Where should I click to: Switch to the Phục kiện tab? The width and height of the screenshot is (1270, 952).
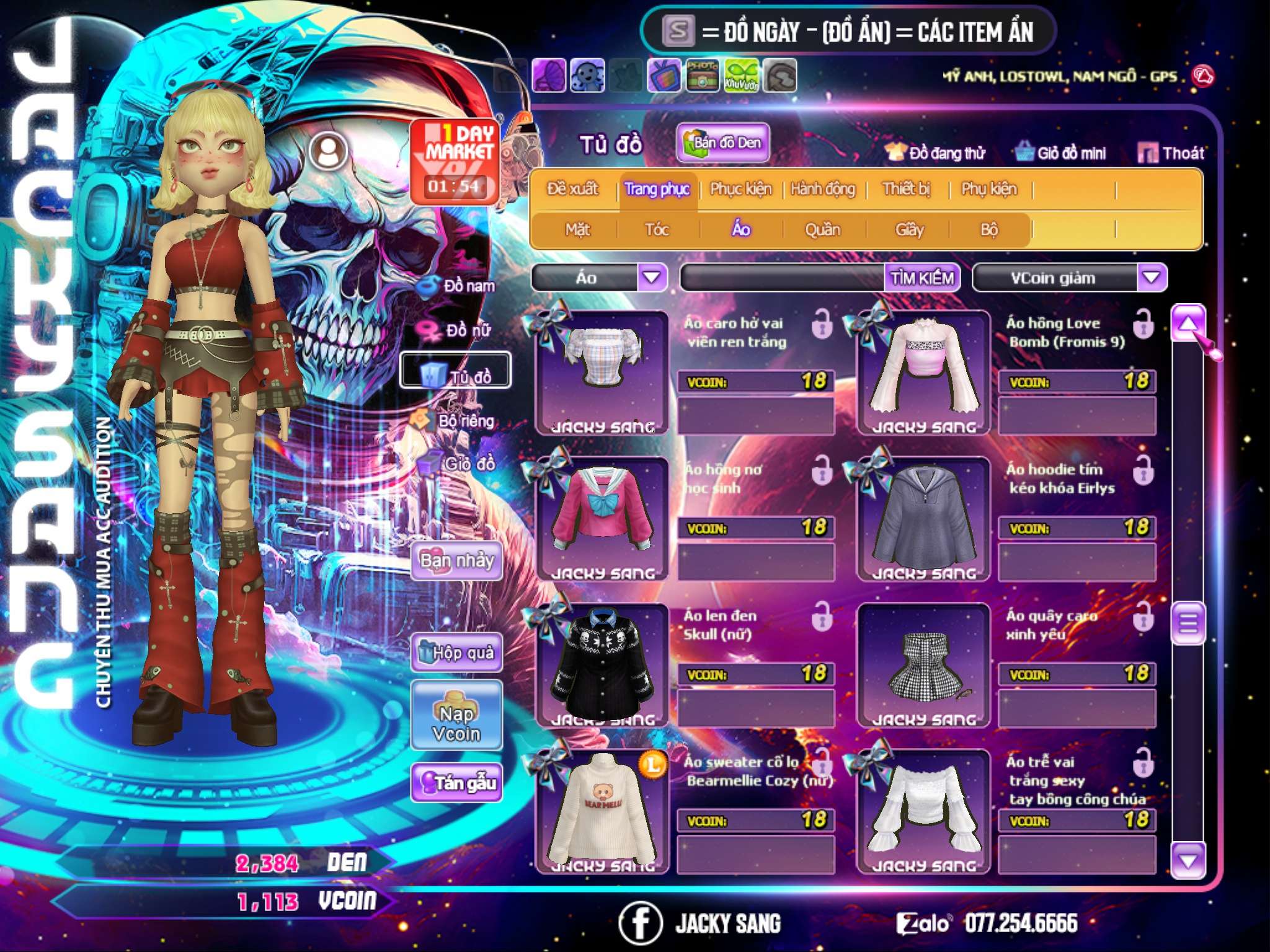pyautogui.click(x=740, y=189)
